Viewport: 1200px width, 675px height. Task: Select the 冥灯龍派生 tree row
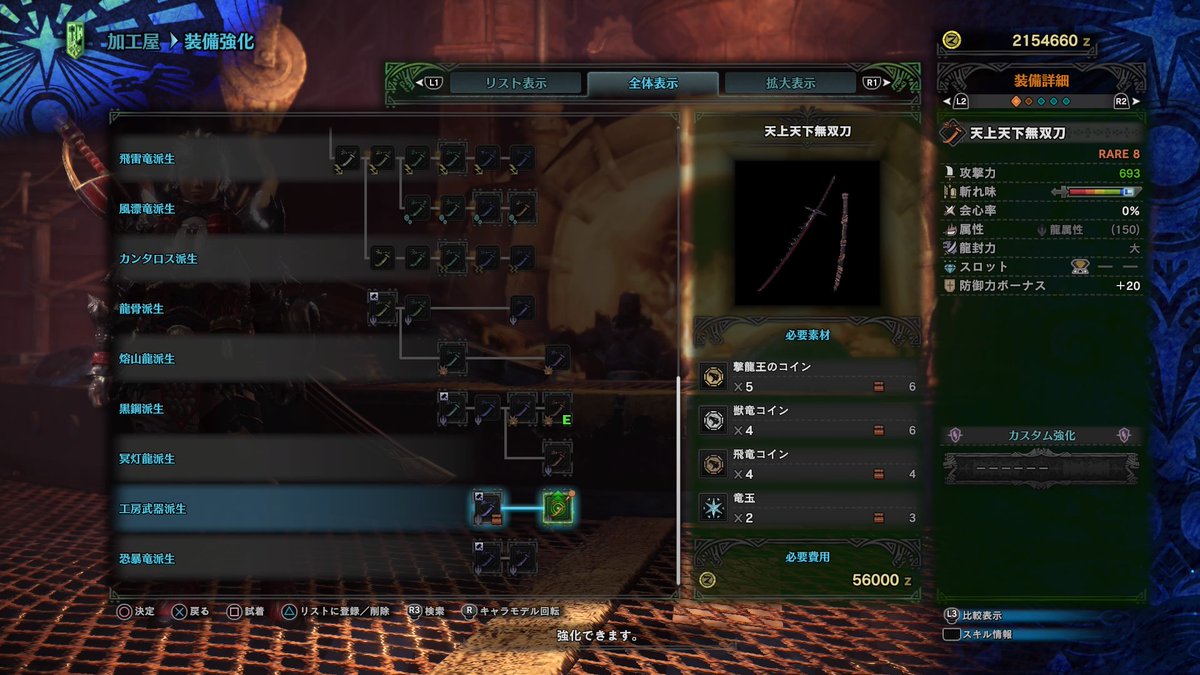(x=147, y=459)
